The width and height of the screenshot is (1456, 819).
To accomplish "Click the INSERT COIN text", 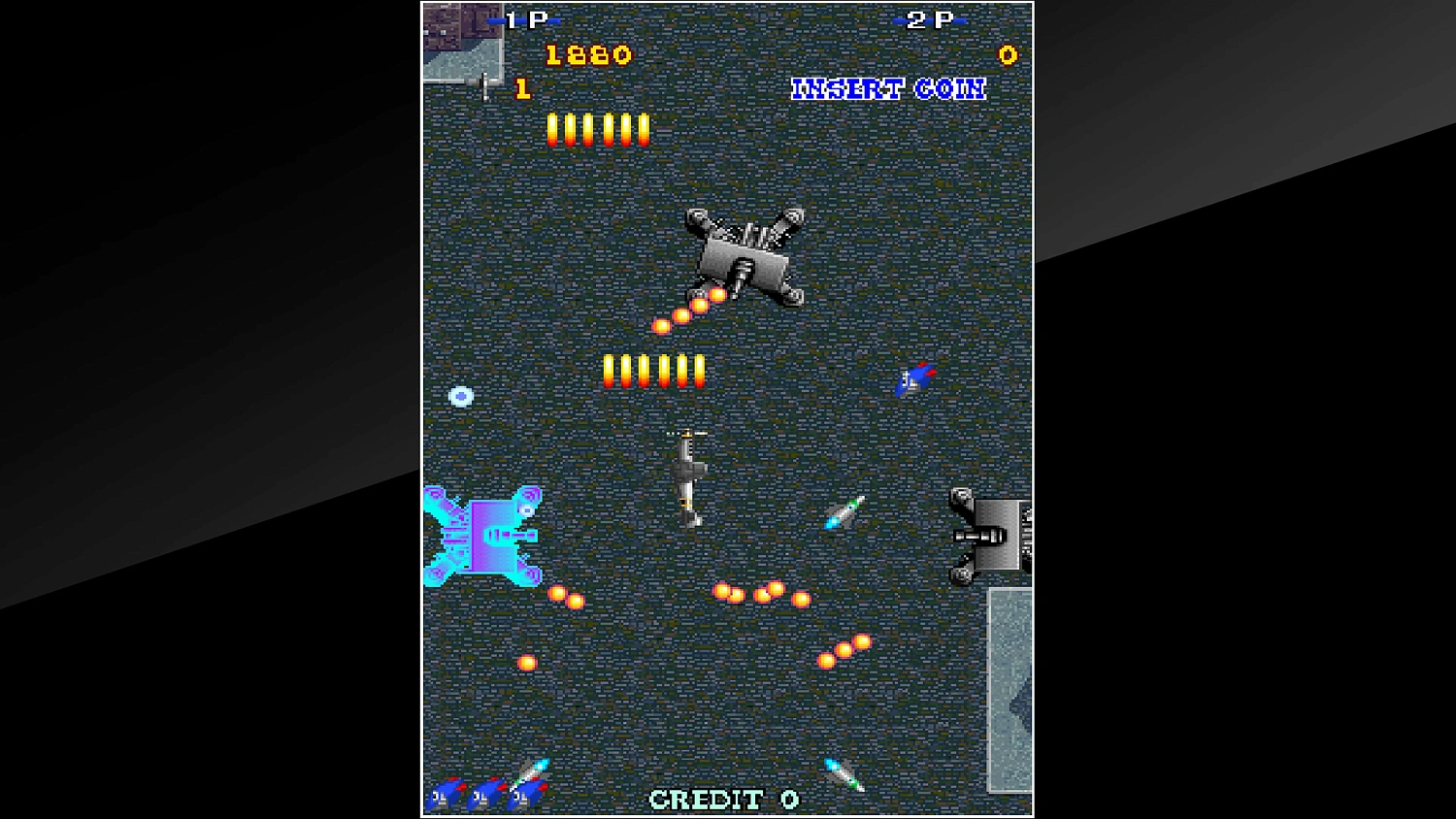I will point(888,89).
